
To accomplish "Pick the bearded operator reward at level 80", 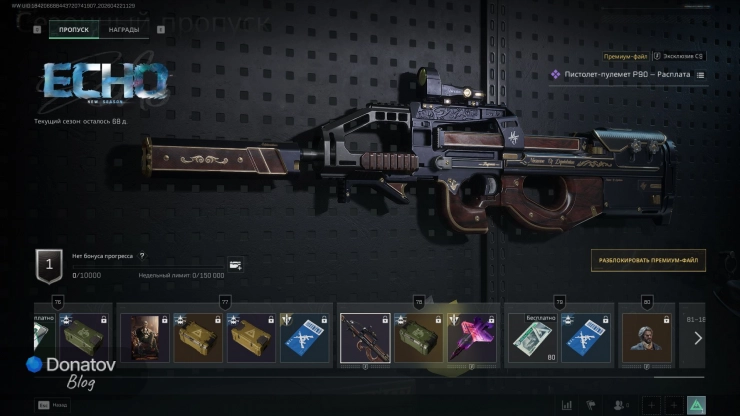I will point(646,337).
